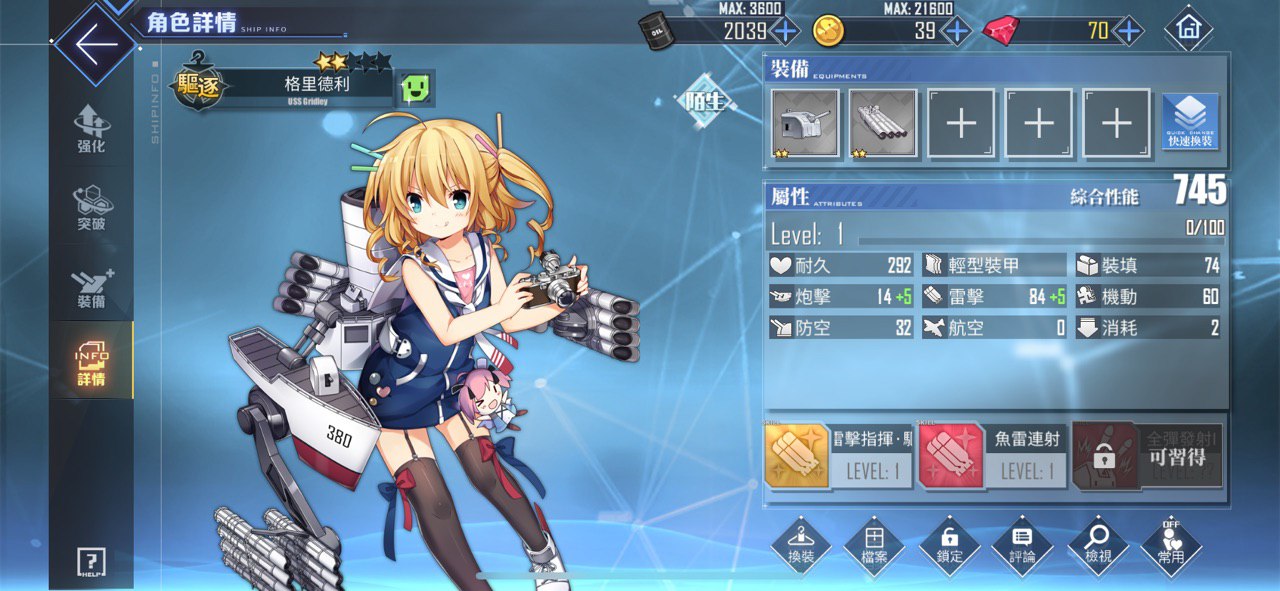Viewport: 1280px width, 591px height.
Task: Select the equipped gun turret slot
Action: click(x=805, y=123)
